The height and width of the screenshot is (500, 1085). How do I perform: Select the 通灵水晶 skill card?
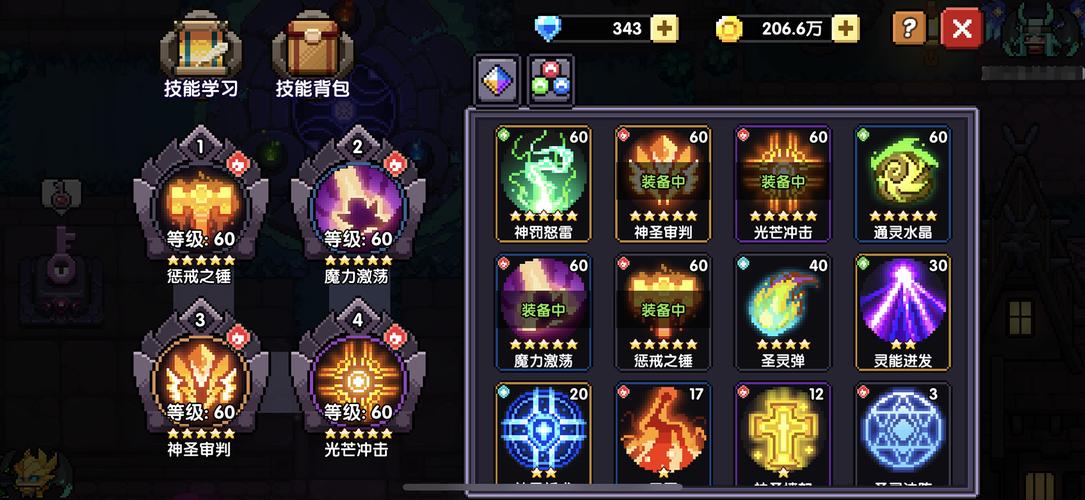[903, 182]
